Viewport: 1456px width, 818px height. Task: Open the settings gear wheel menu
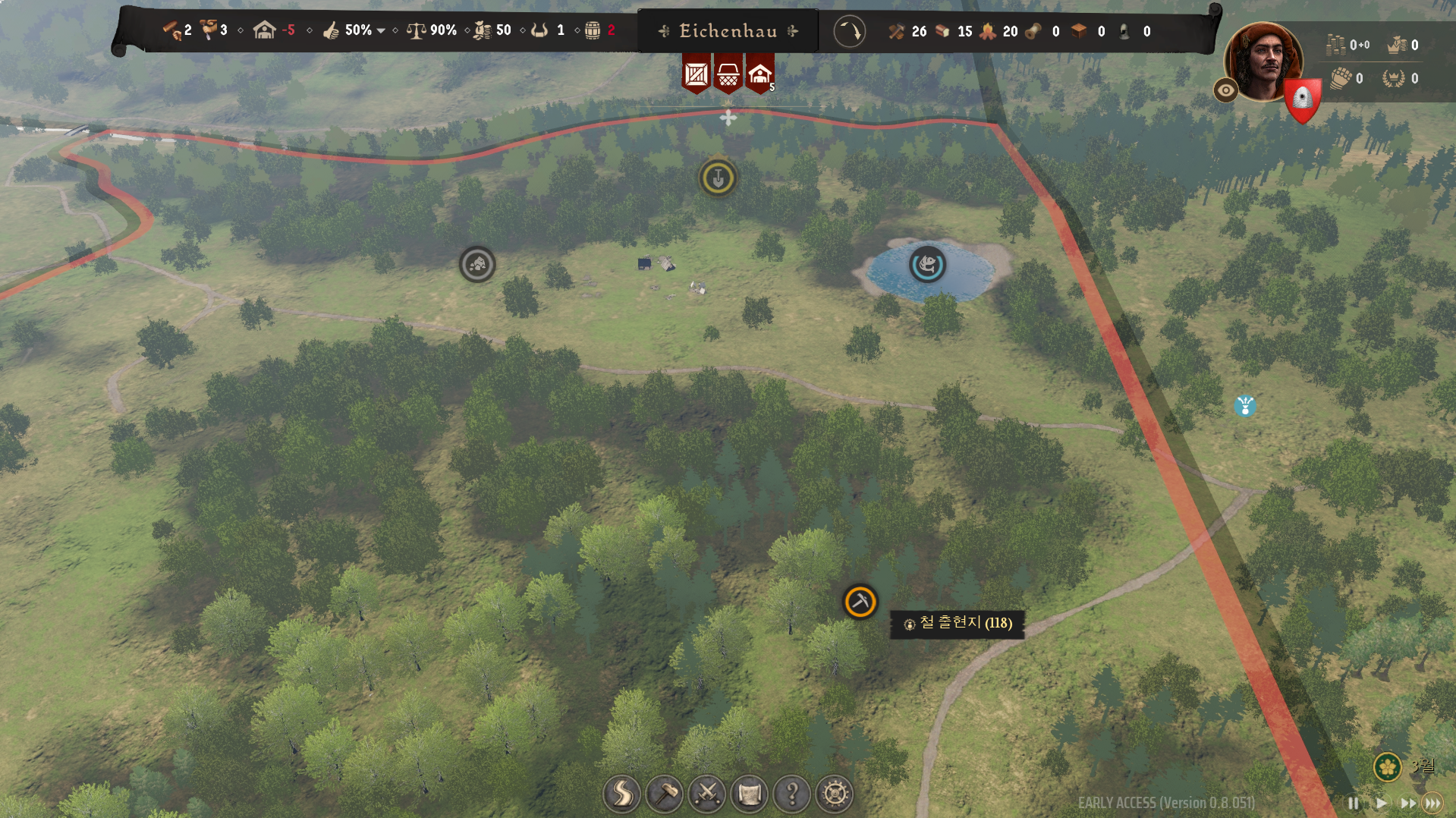(x=835, y=794)
